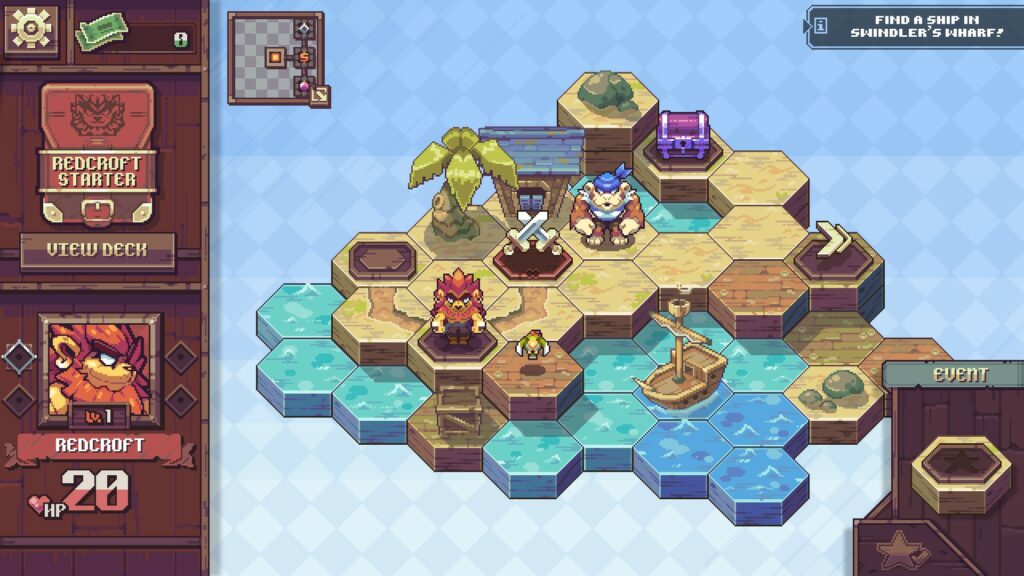Open the settings gear menu
1024x576 pixels.
(30, 30)
